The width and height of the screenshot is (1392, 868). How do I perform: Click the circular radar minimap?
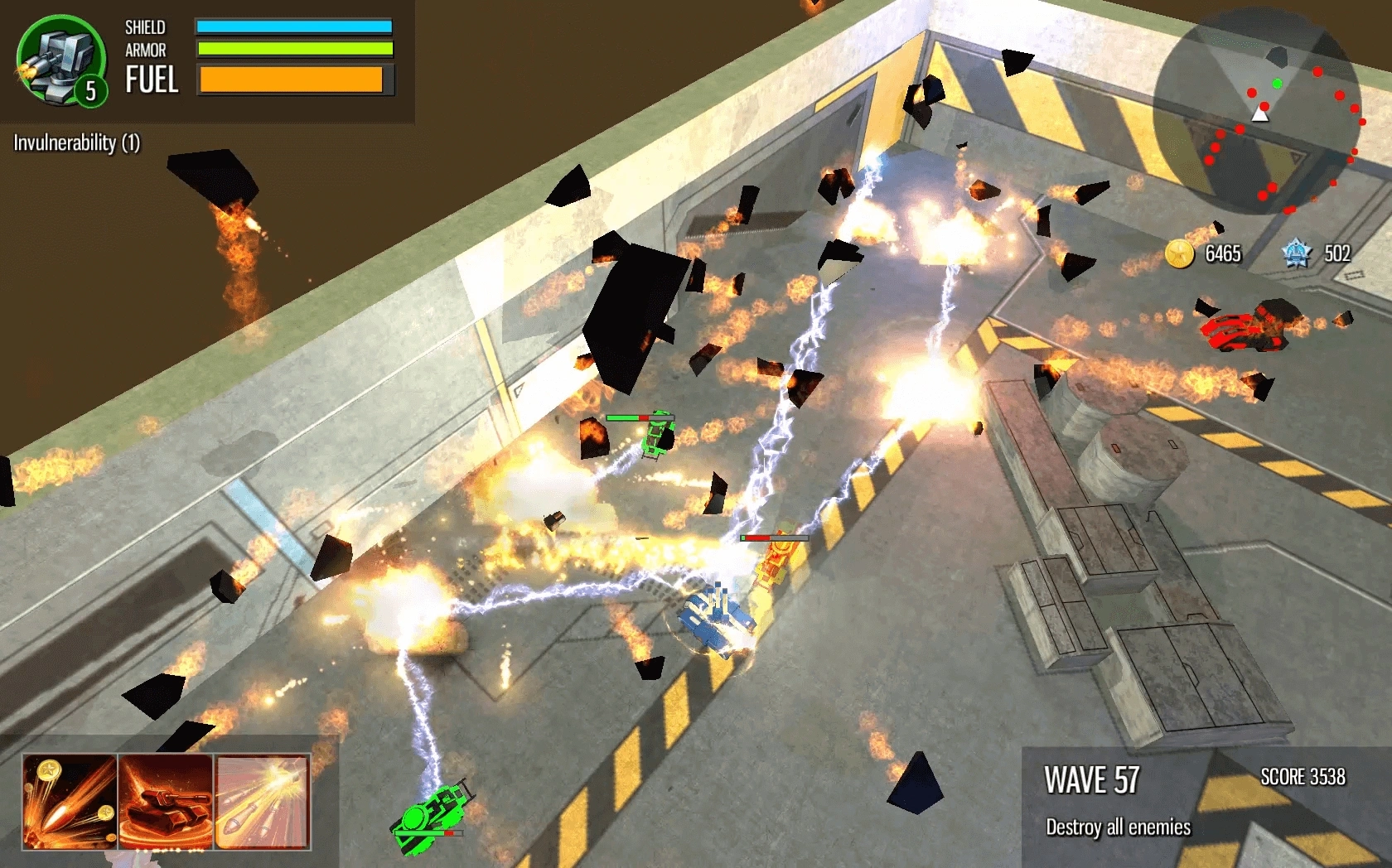(x=1258, y=113)
